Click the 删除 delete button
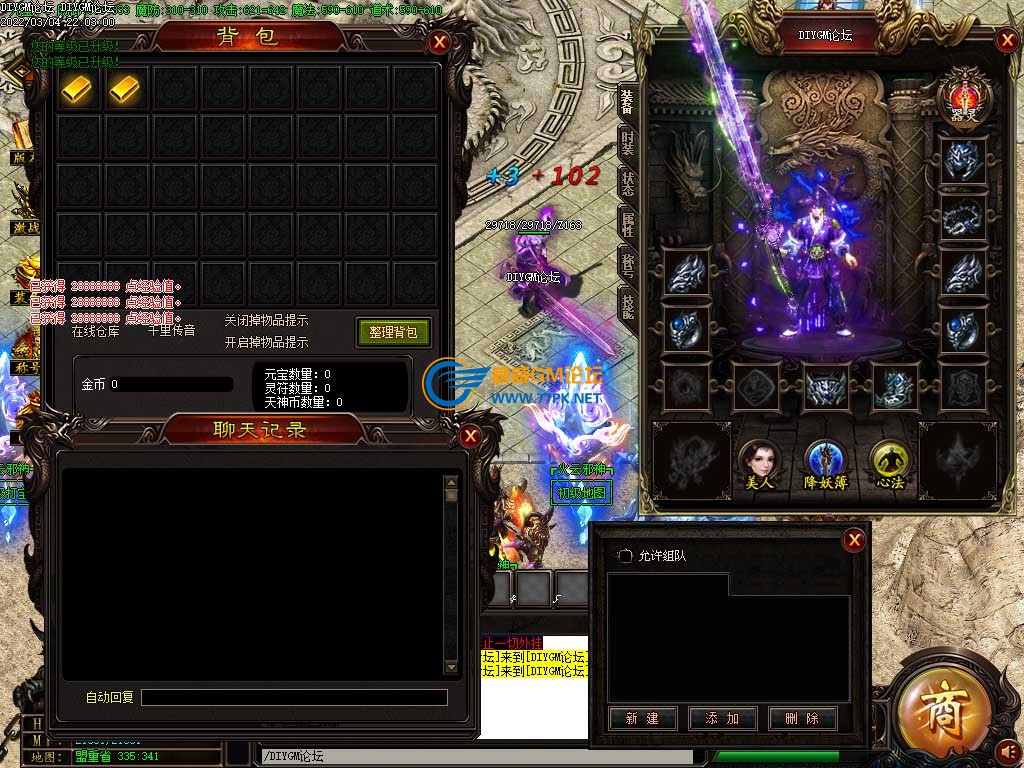 (x=802, y=718)
